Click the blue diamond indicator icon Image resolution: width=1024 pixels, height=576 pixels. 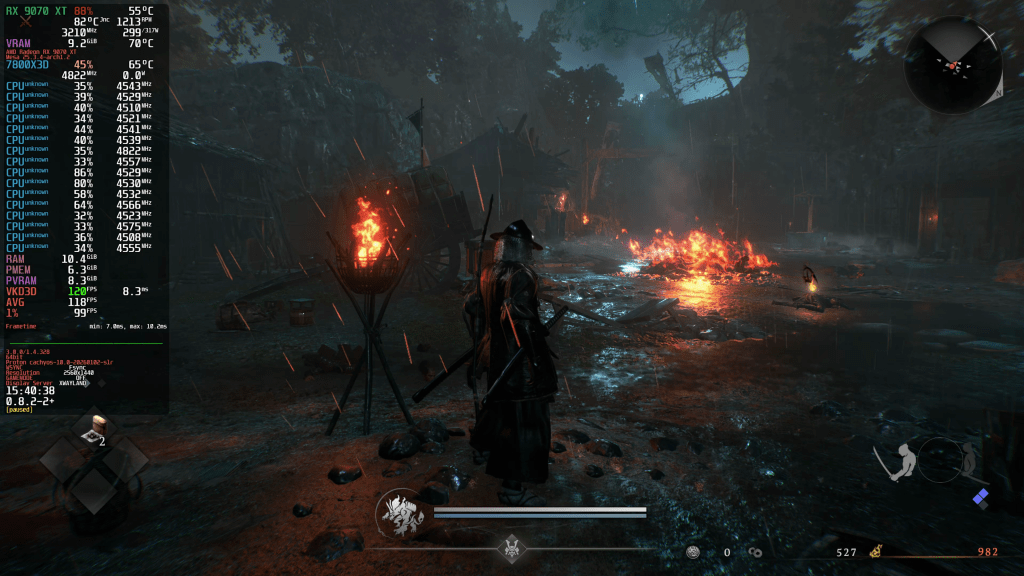(x=981, y=497)
